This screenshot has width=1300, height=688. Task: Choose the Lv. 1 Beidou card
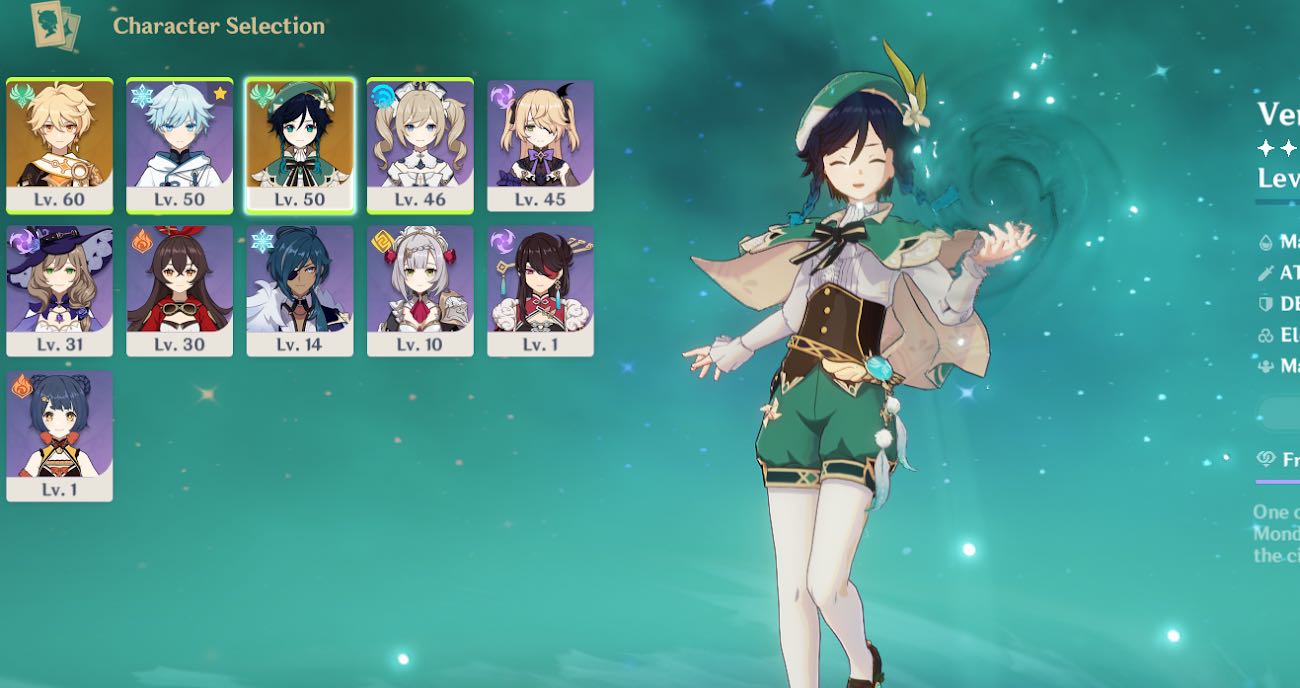[x=540, y=290]
